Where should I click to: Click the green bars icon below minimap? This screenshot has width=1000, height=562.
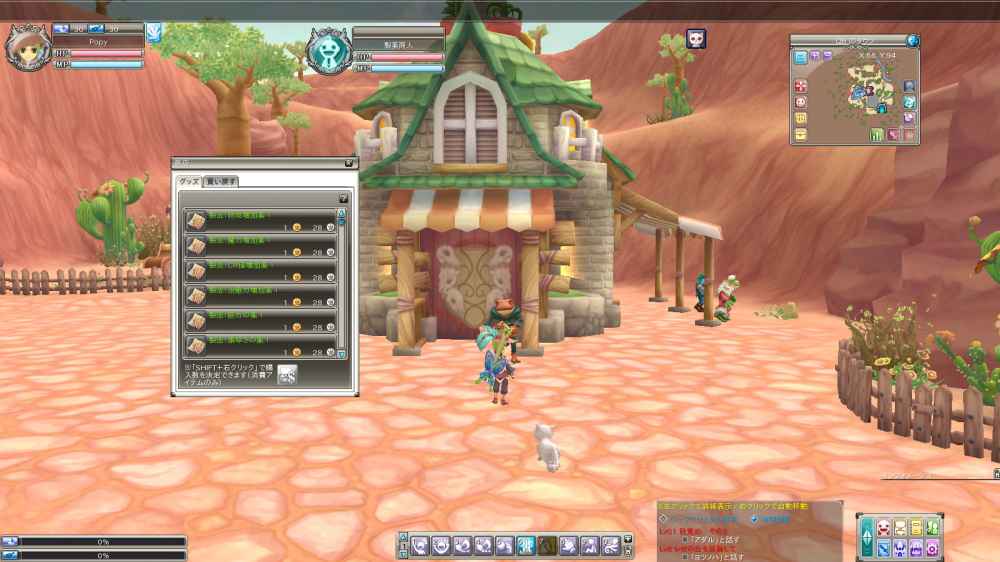(x=876, y=135)
